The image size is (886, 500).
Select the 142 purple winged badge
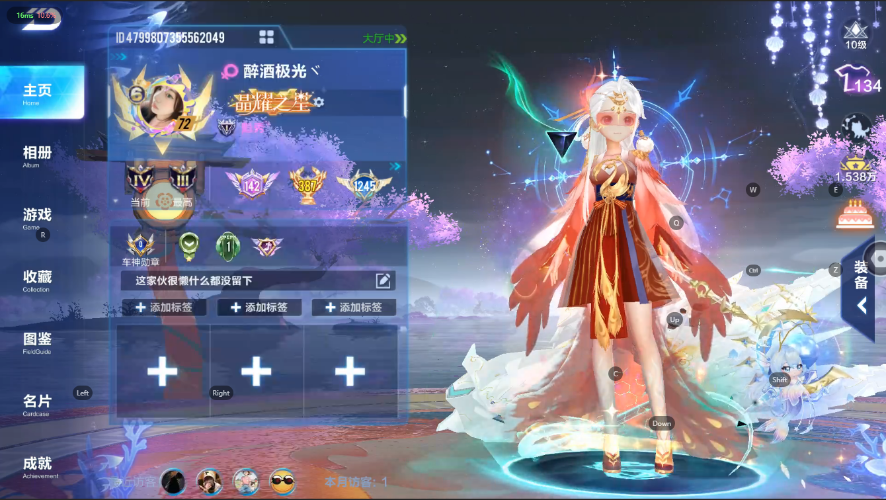pos(252,184)
